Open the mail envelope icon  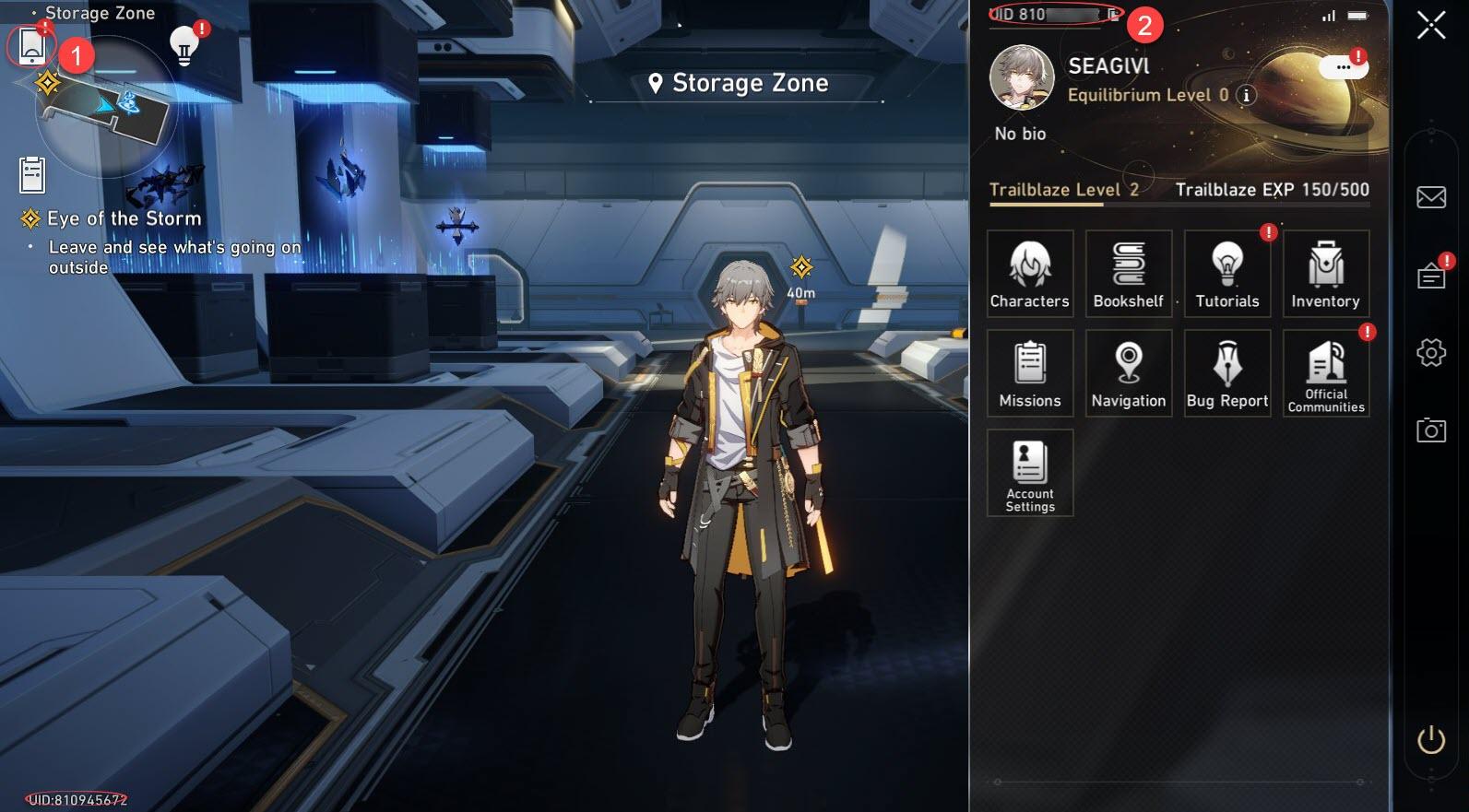(1431, 197)
